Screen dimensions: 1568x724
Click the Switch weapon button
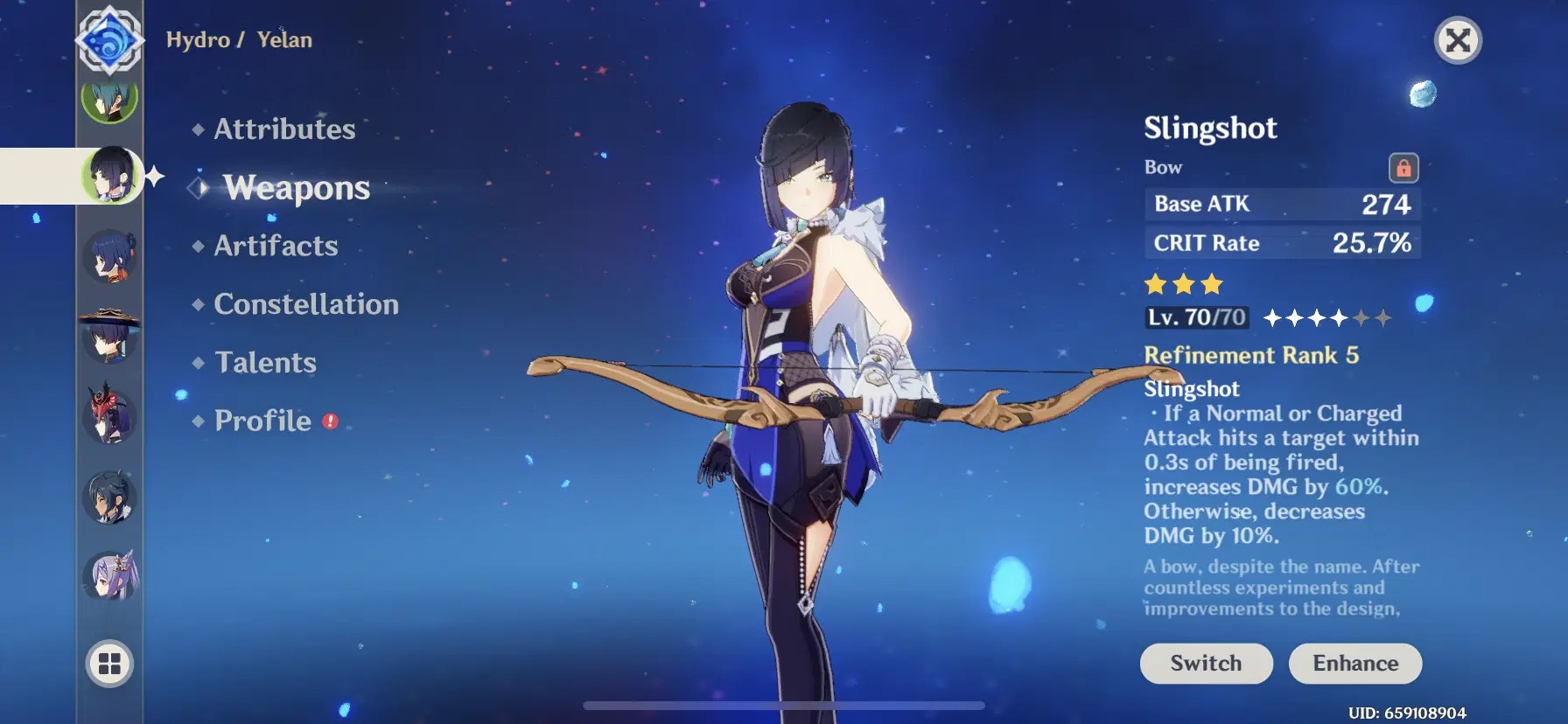tap(1206, 663)
